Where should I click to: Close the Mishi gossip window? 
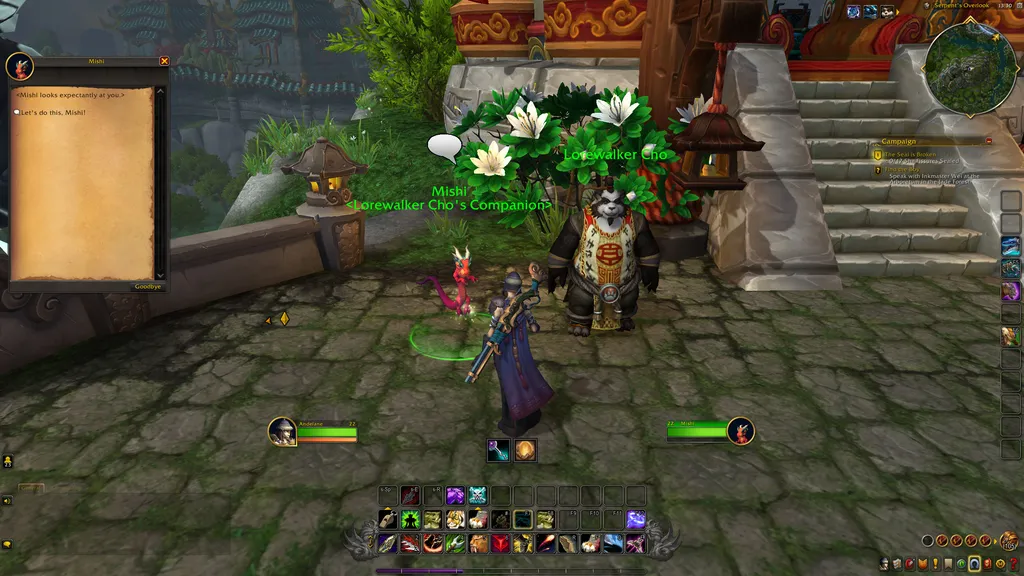click(x=165, y=61)
